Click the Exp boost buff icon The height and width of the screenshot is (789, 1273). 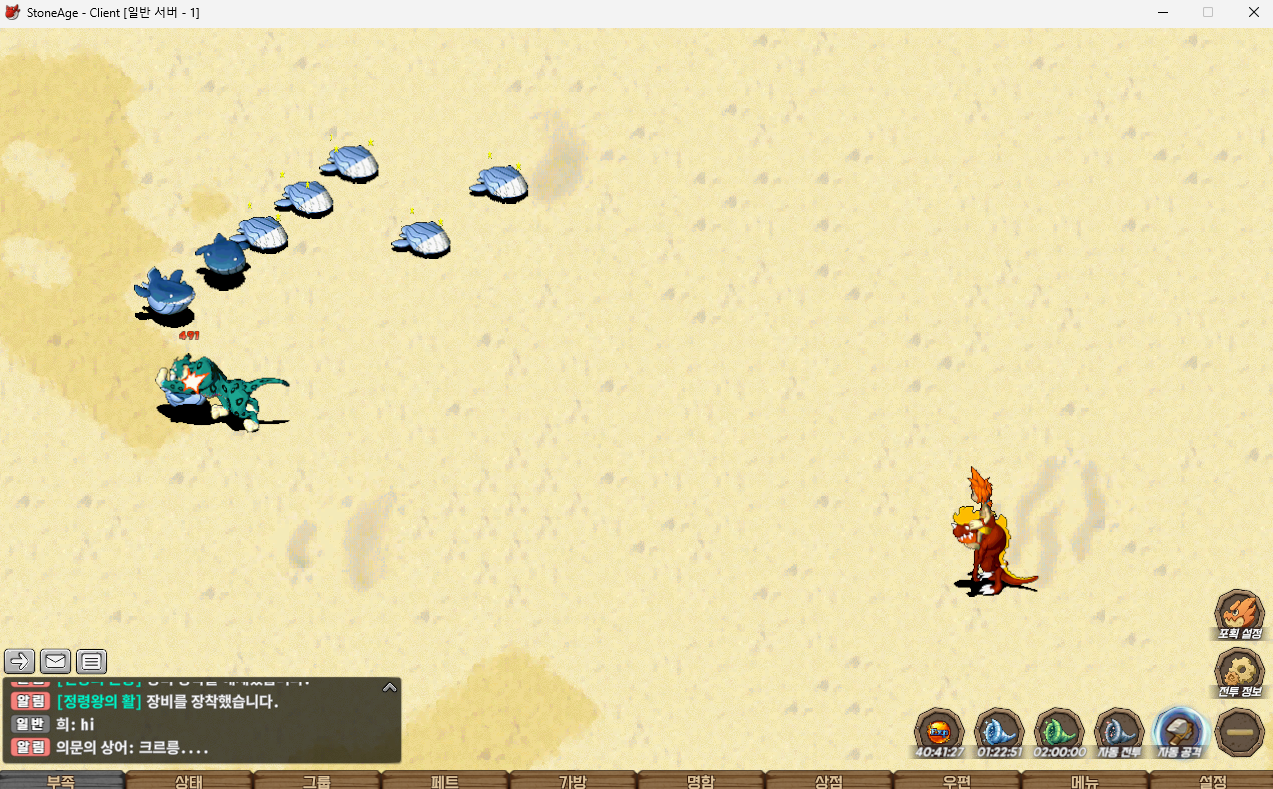[939, 731]
